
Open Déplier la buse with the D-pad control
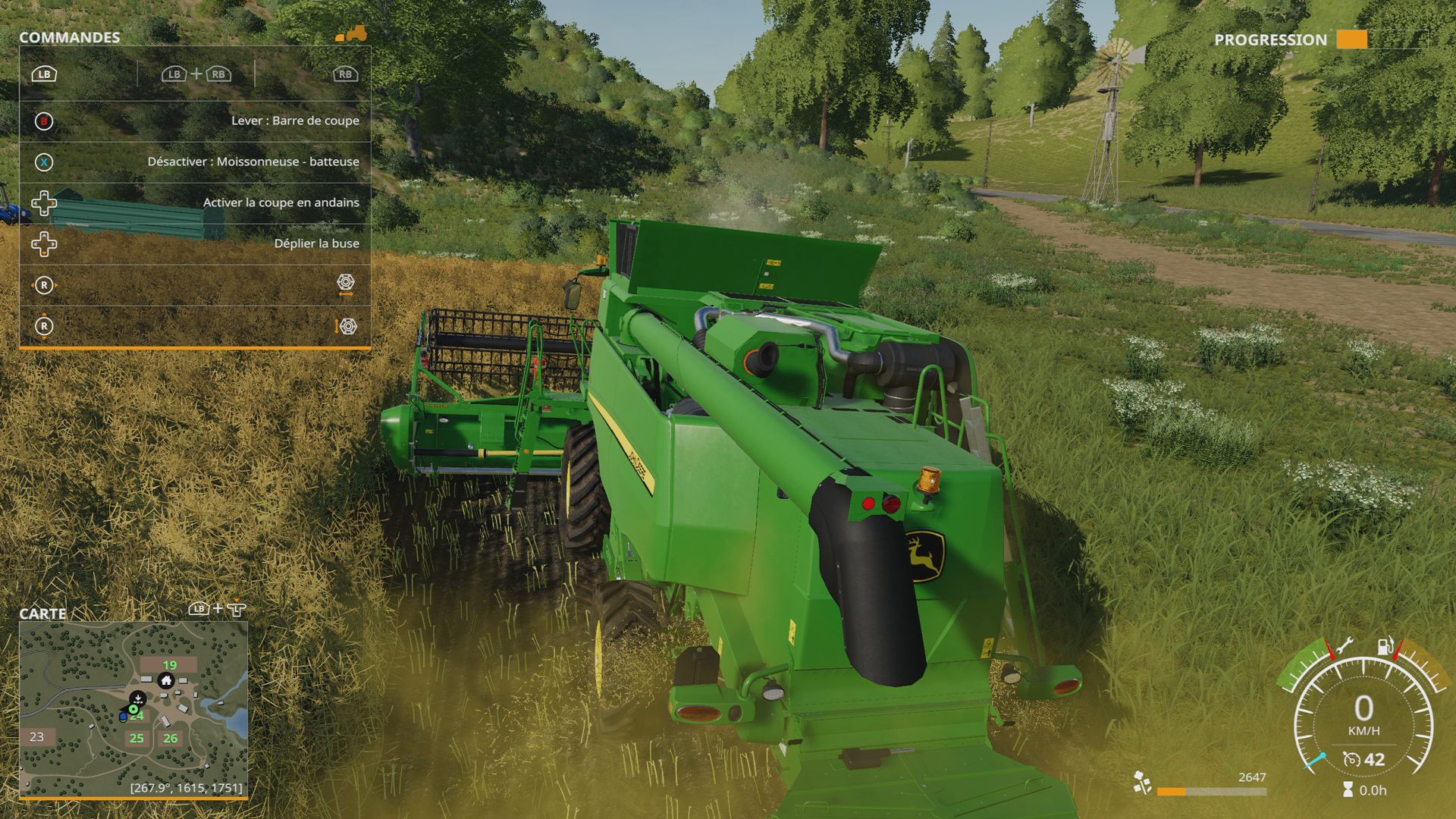pos(44,243)
